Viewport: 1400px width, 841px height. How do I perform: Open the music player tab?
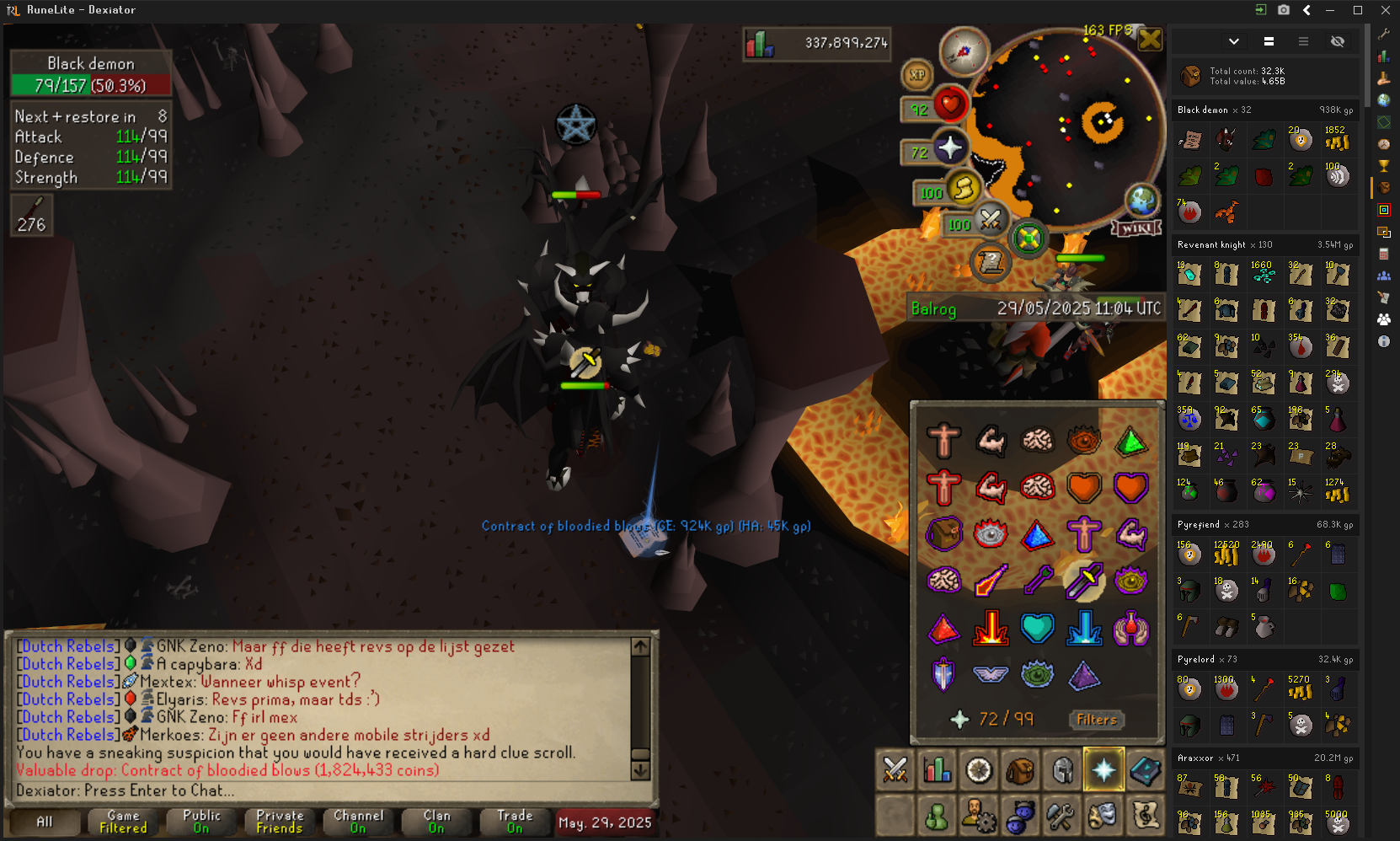pos(1146,815)
